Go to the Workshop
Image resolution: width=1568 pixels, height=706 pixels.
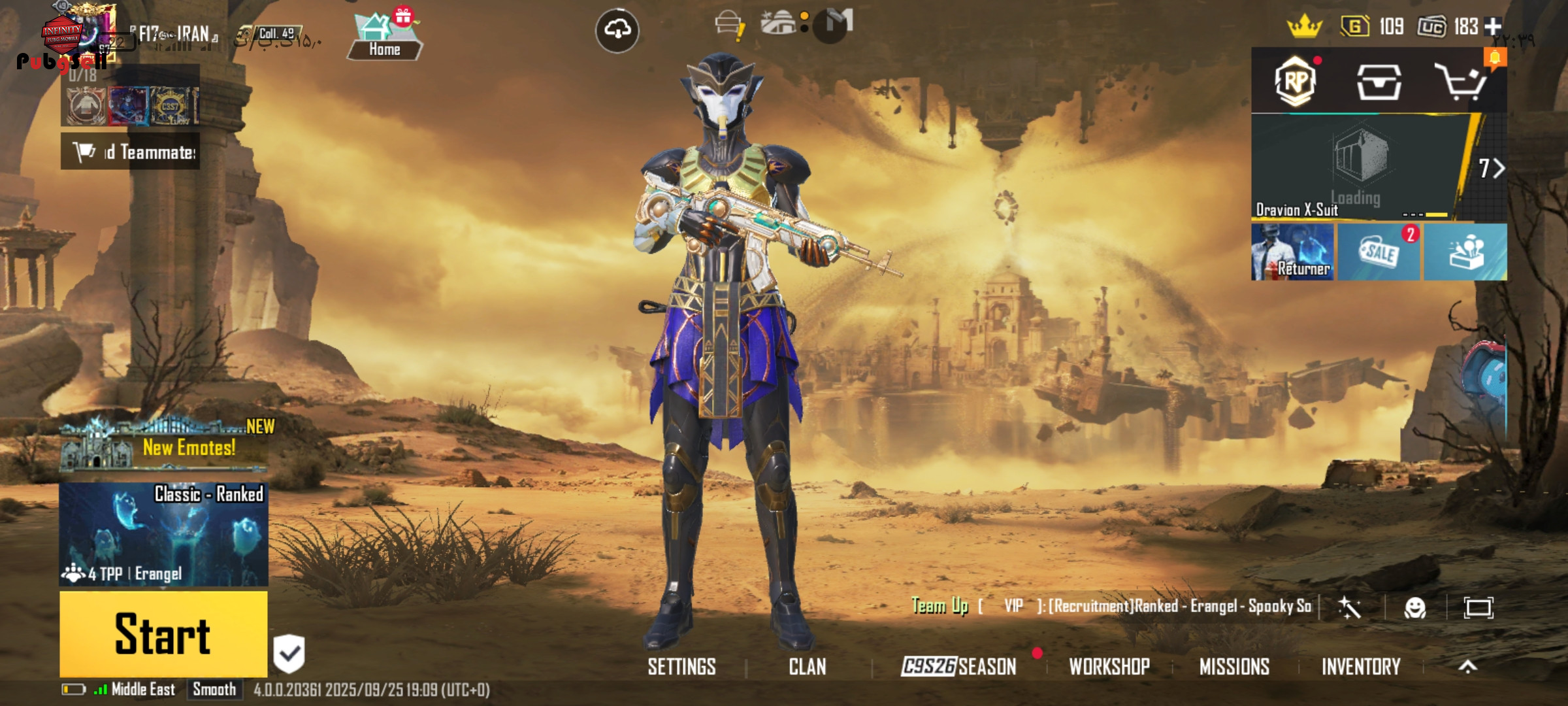(x=1109, y=667)
